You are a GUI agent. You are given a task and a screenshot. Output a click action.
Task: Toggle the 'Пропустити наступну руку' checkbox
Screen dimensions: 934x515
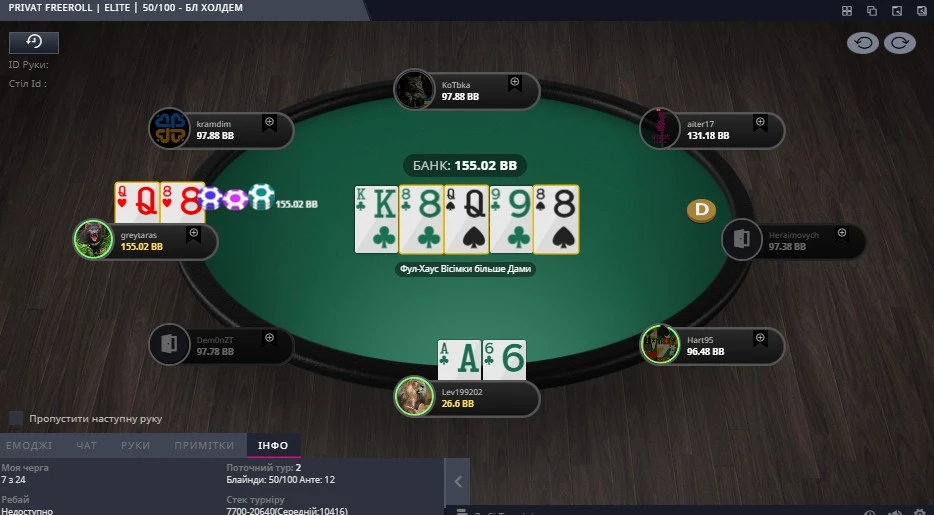(x=16, y=418)
